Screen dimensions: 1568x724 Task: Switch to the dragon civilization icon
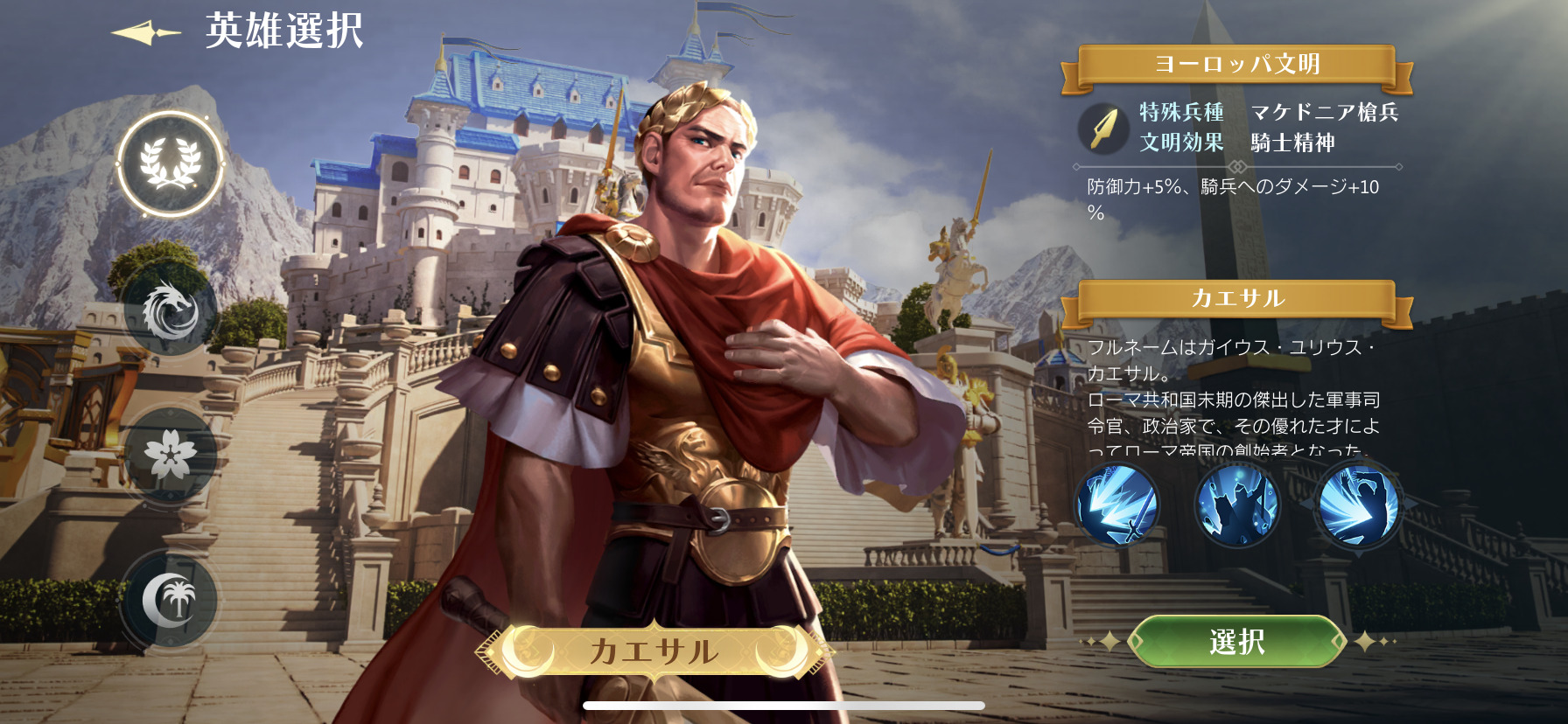point(170,311)
